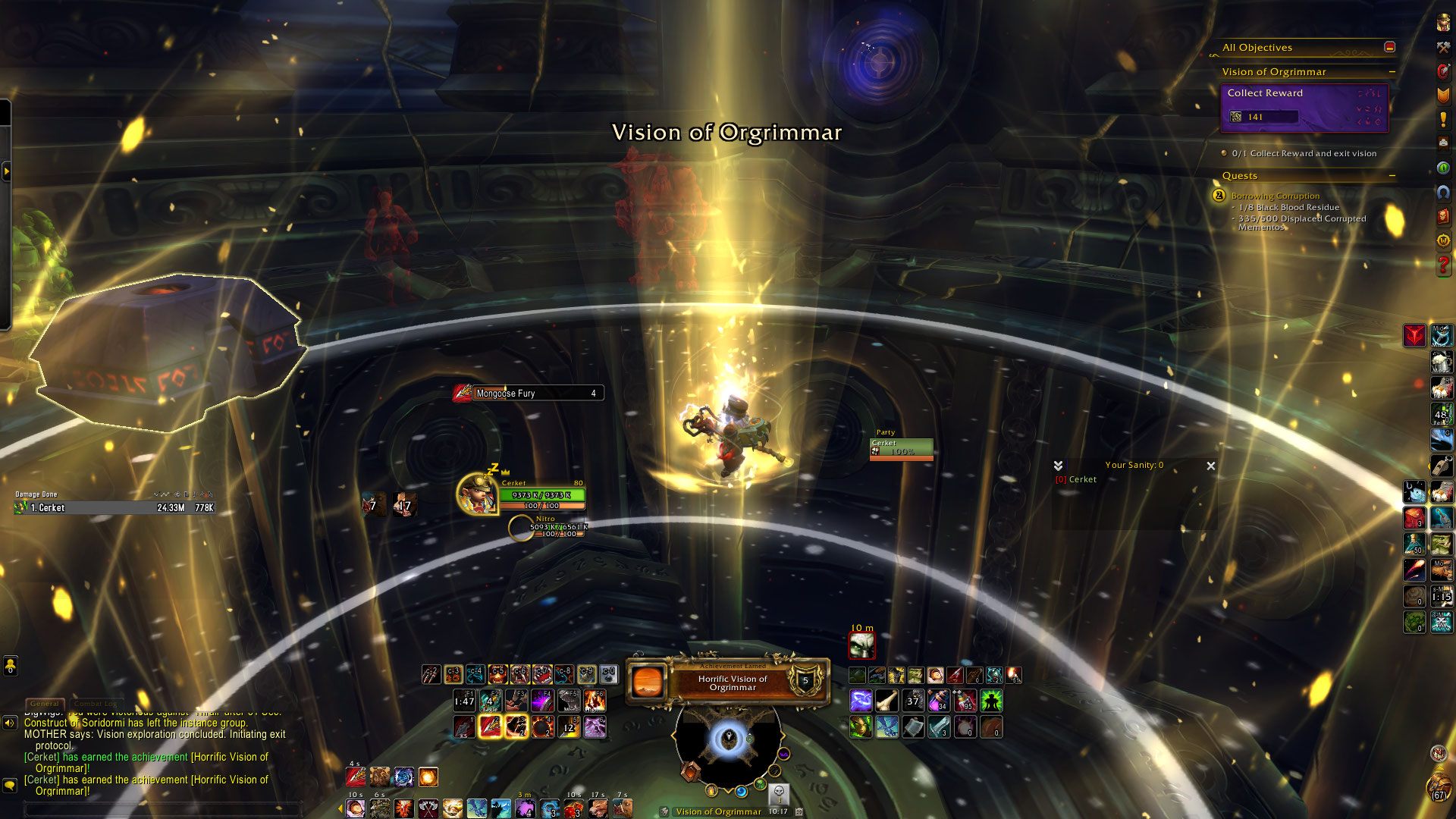Collapse the Your Sanity panel with the double arrow
The width and height of the screenshot is (1456, 819).
click(1058, 466)
